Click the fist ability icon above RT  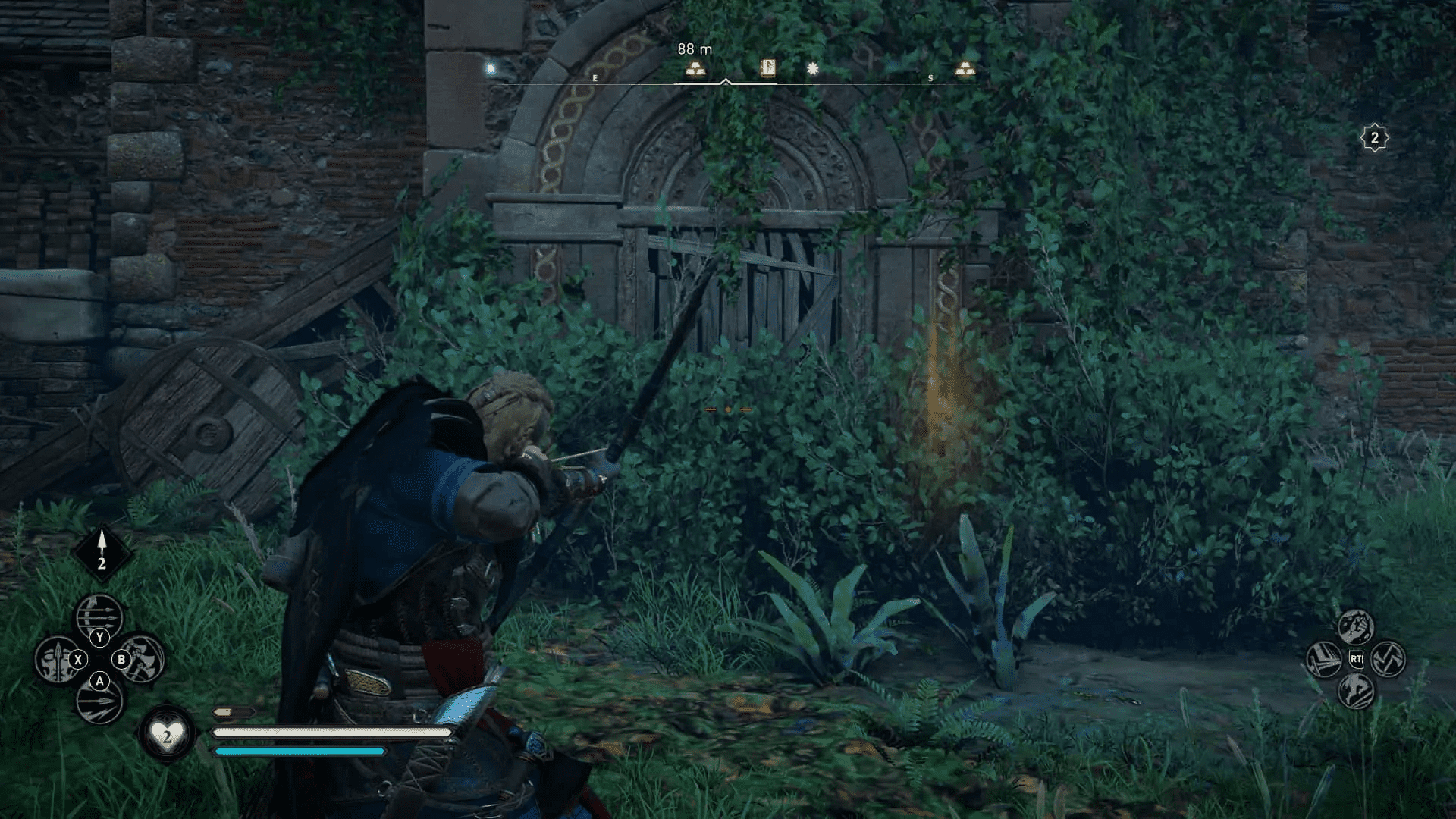pyautogui.click(x=1356, y=627)
